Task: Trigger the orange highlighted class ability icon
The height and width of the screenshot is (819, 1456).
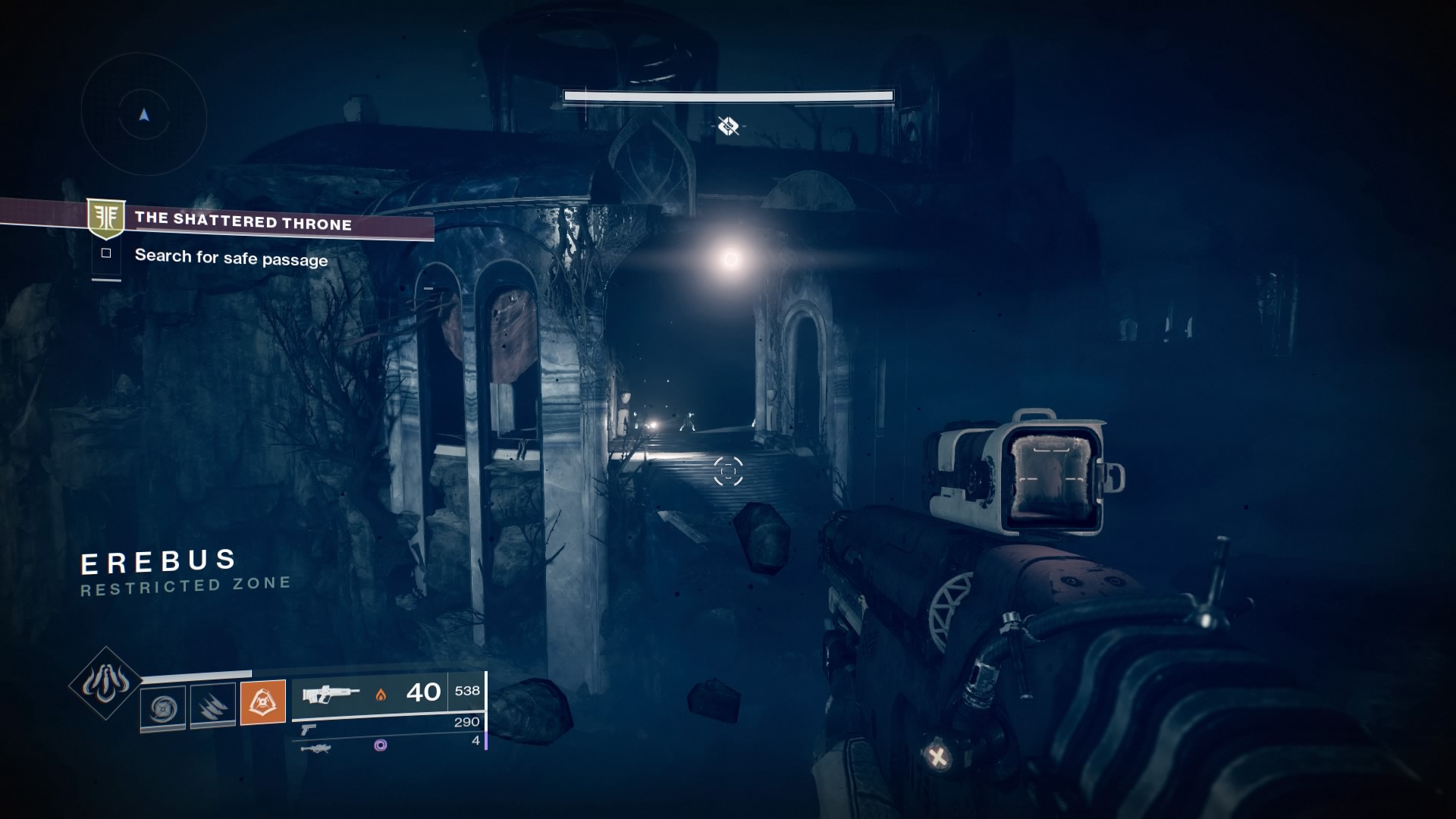Action: tap(262, 702)
